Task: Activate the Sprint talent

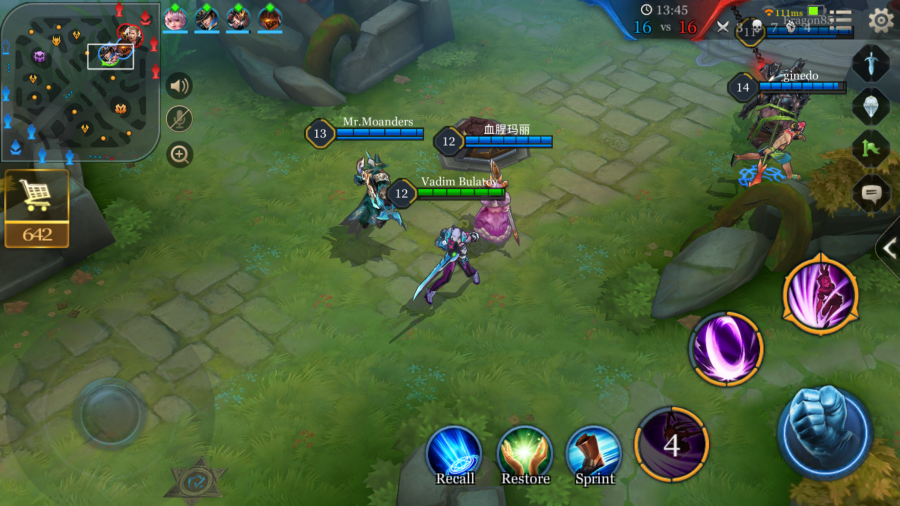Action: 594,453
